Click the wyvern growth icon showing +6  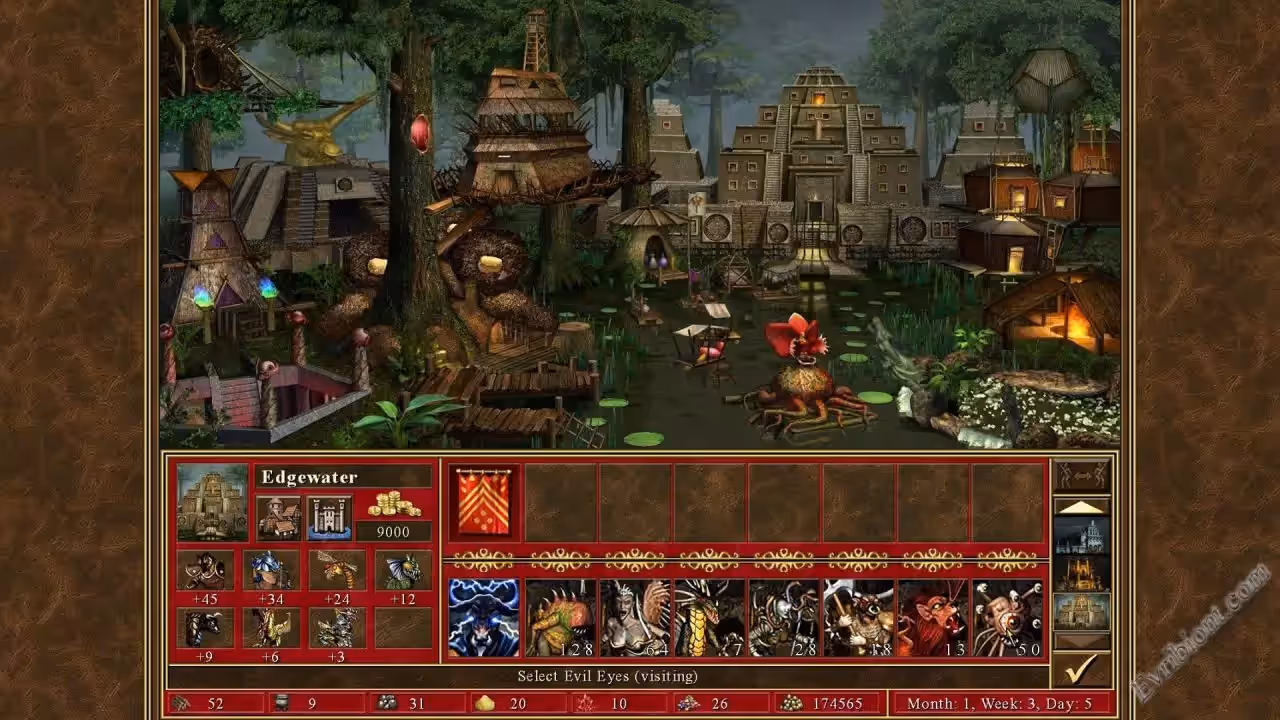click(x=271, y=628)
